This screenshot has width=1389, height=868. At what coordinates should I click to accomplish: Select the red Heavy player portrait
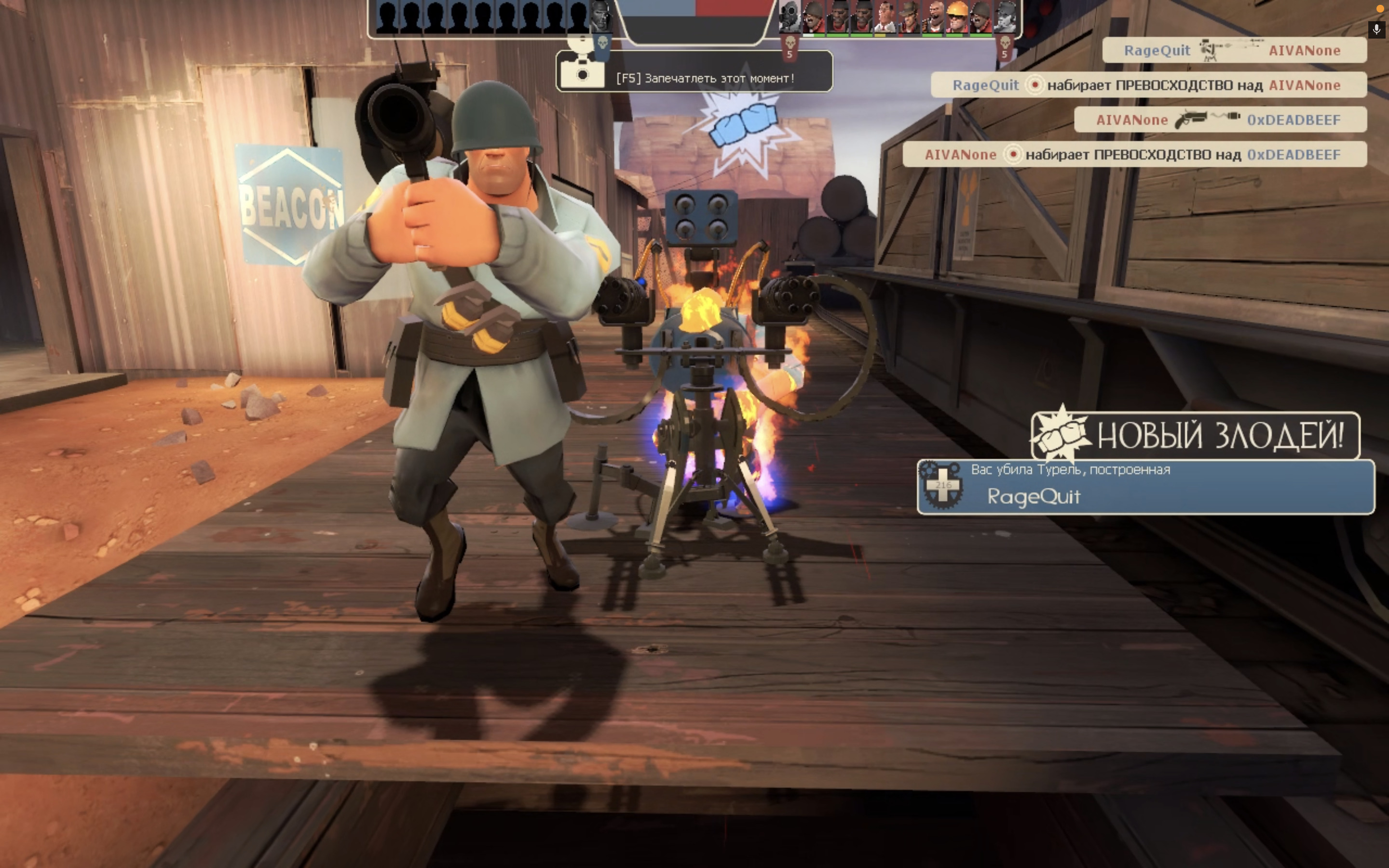point(933,17)
